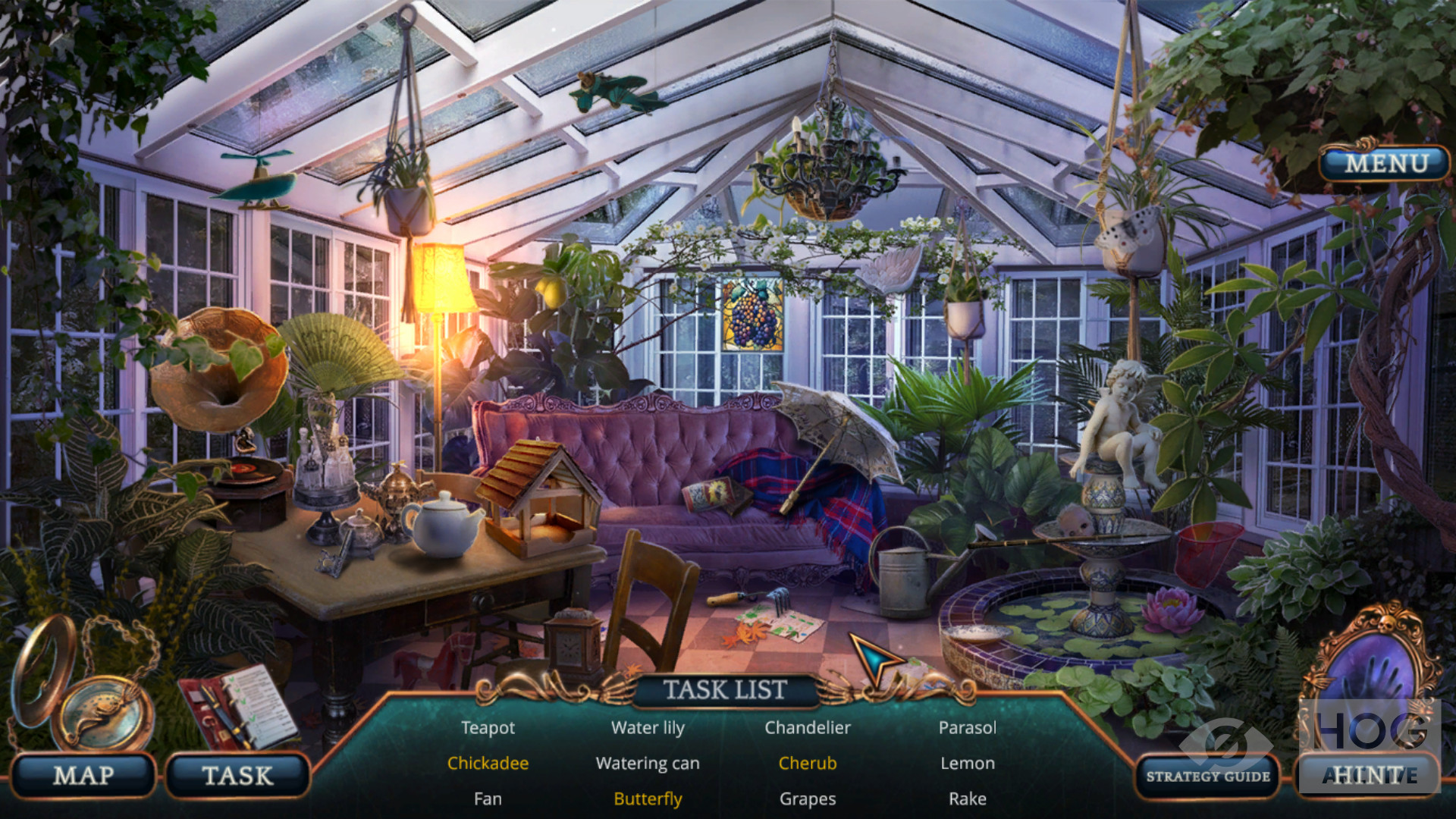Select Lemon in the task list

[x=968, y=764]
